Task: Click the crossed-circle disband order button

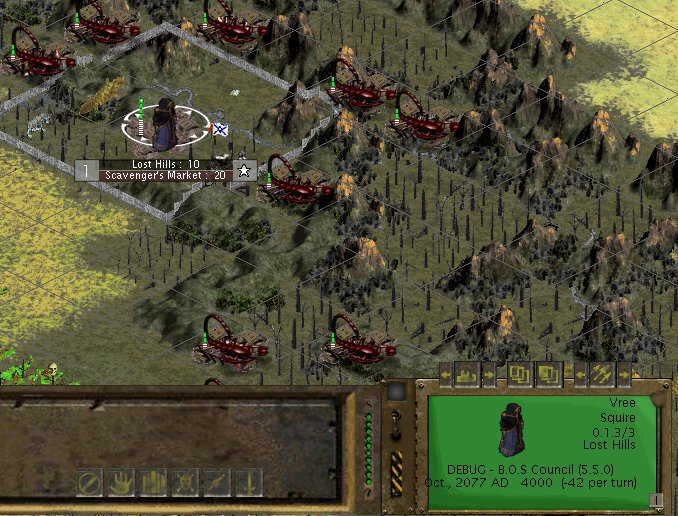Action: click(91, 482)
